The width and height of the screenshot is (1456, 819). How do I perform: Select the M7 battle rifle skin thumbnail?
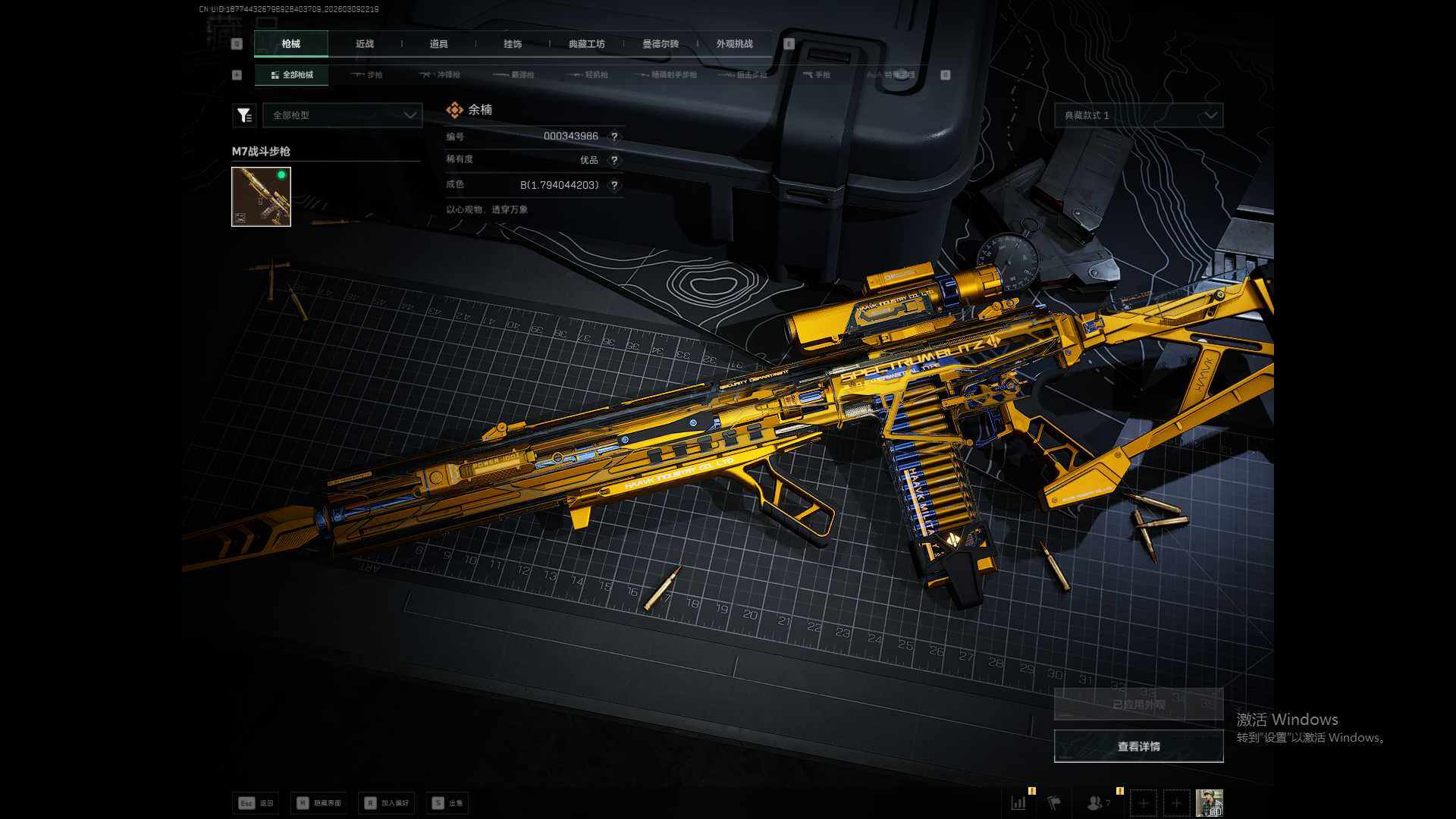(x=261, y=196)
